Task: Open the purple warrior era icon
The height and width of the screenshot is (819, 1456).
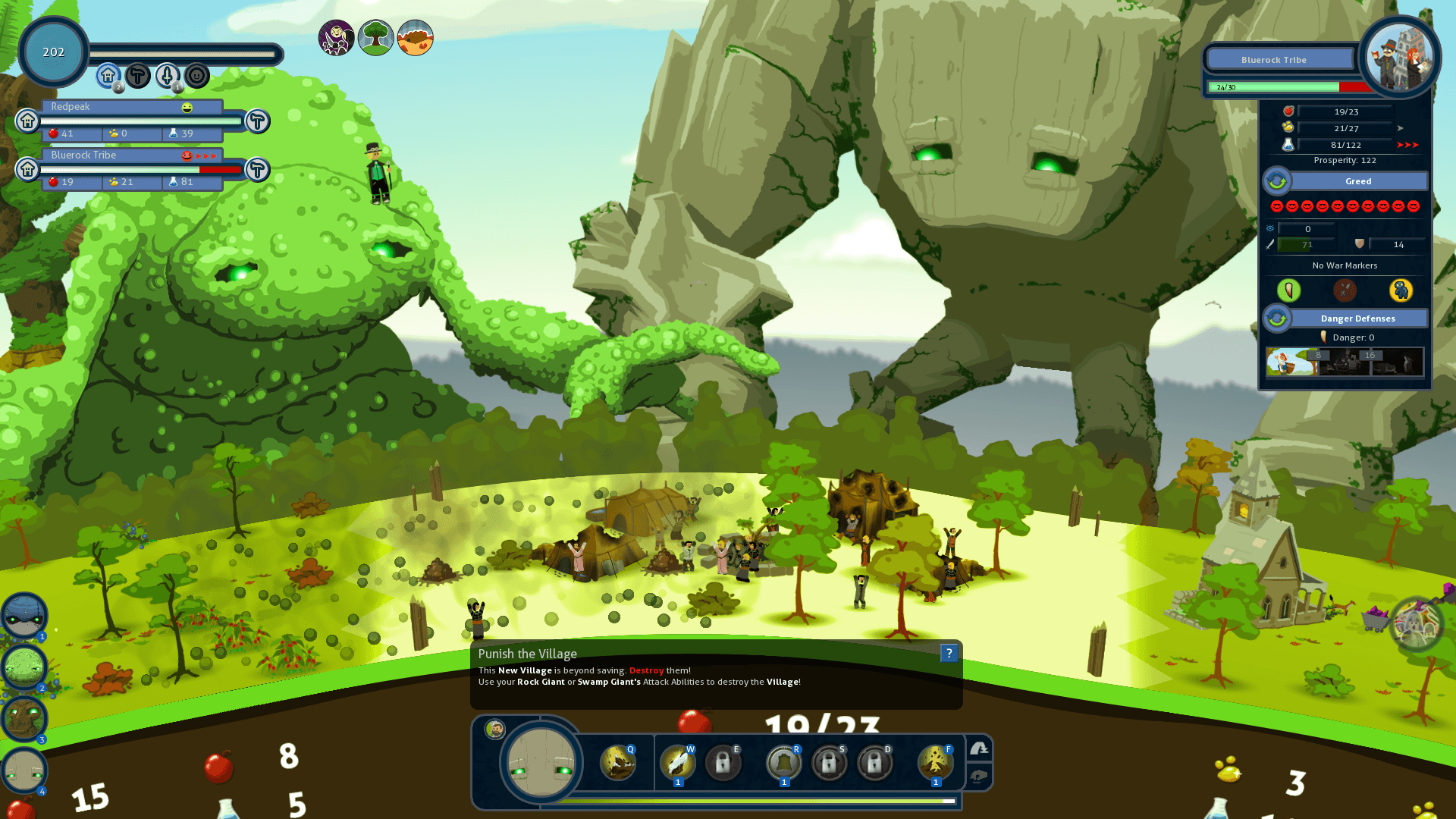Action: coord(336,37)
